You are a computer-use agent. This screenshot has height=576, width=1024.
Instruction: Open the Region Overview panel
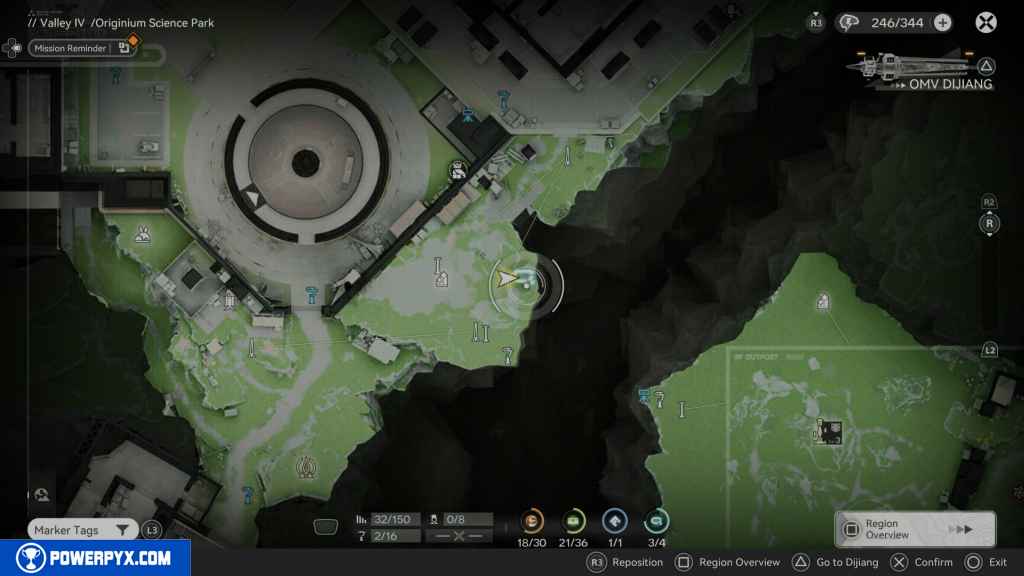914,529
